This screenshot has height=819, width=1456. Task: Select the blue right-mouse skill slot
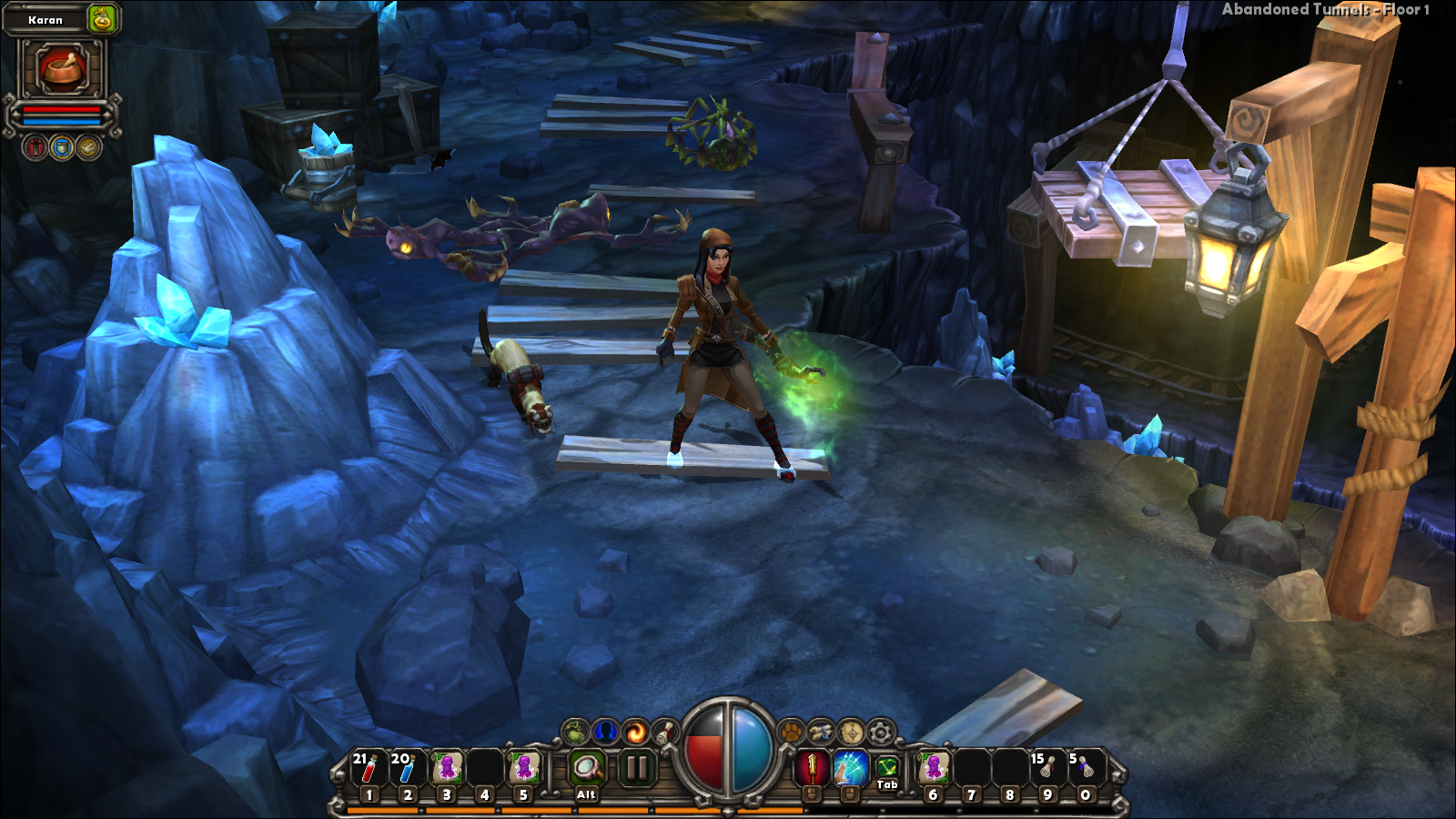850,769
